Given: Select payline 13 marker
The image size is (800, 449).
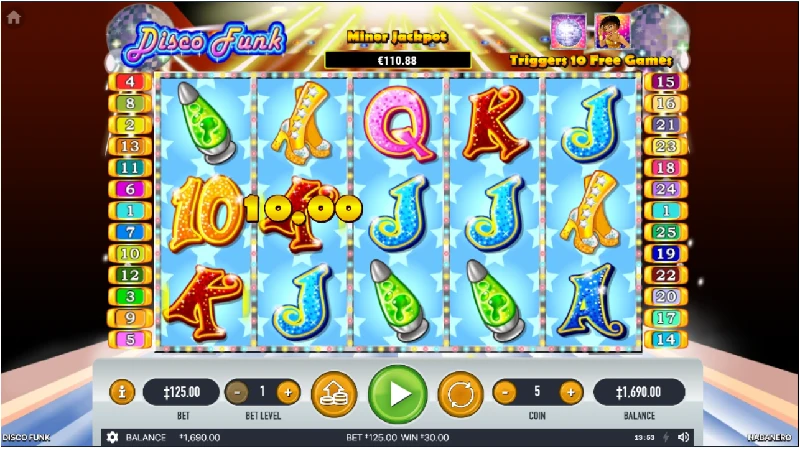Looking at the screenshot, I should [131, 146].
